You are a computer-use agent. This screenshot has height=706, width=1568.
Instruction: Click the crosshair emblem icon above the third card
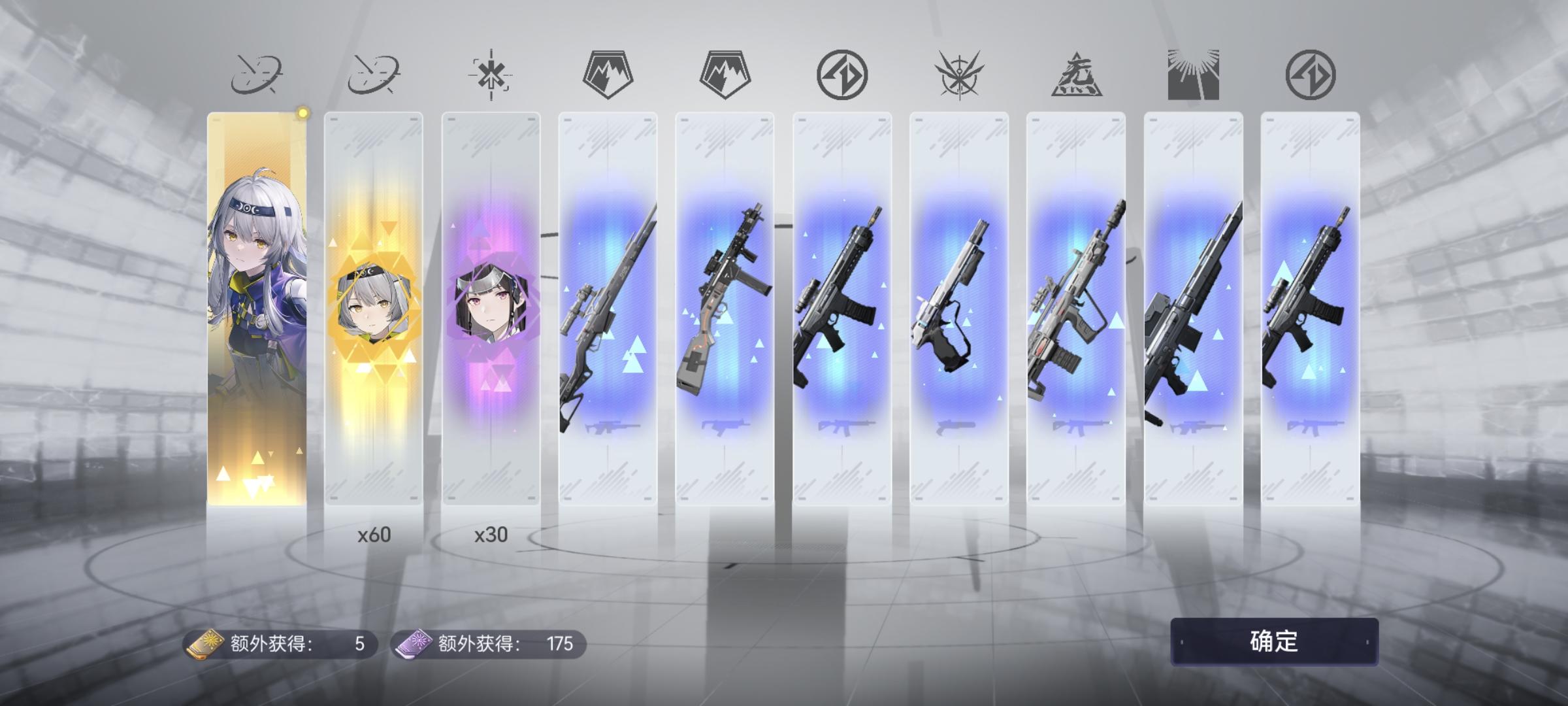pos(491,75)
